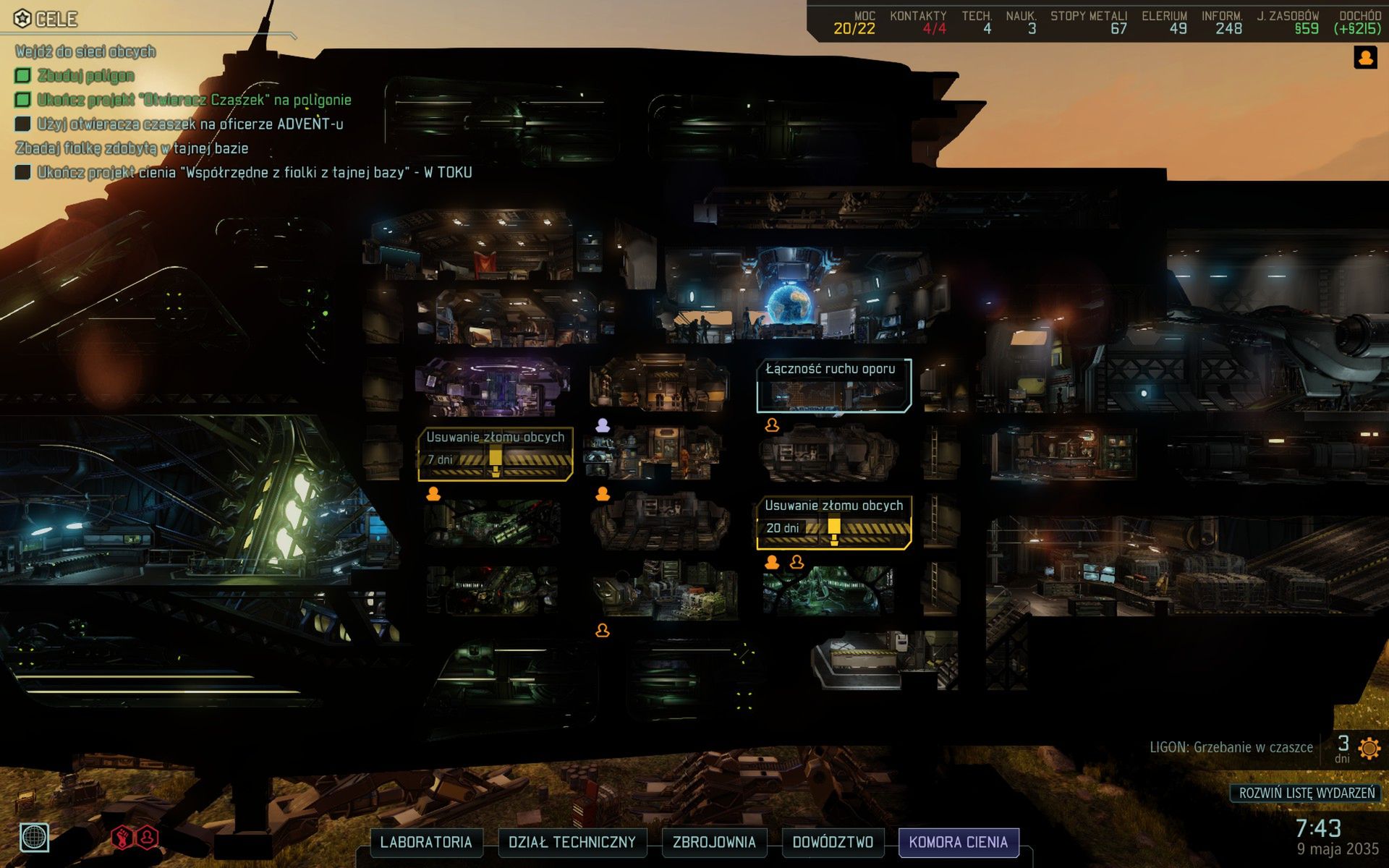Click the red person hexagon icon
The height and width of the screenshot is (868, 1389).
pyautogui.click(x=148, y=838)
